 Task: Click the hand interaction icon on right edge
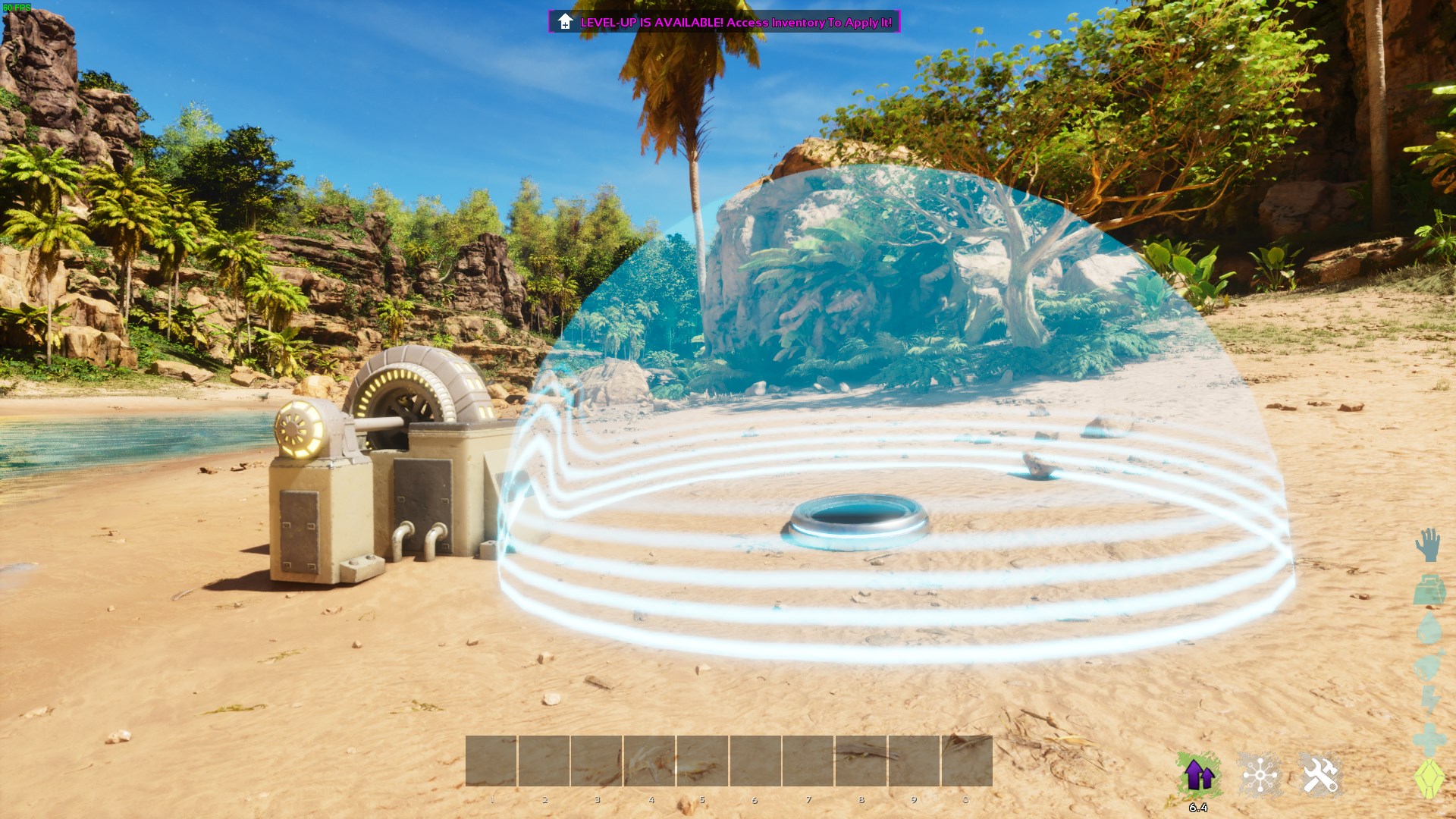(x=1429, y=543)
